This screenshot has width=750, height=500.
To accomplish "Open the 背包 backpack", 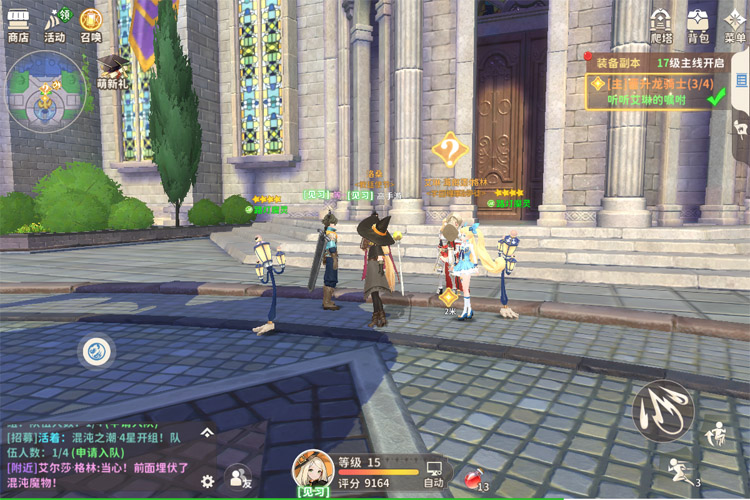I will tap(698, 24).
